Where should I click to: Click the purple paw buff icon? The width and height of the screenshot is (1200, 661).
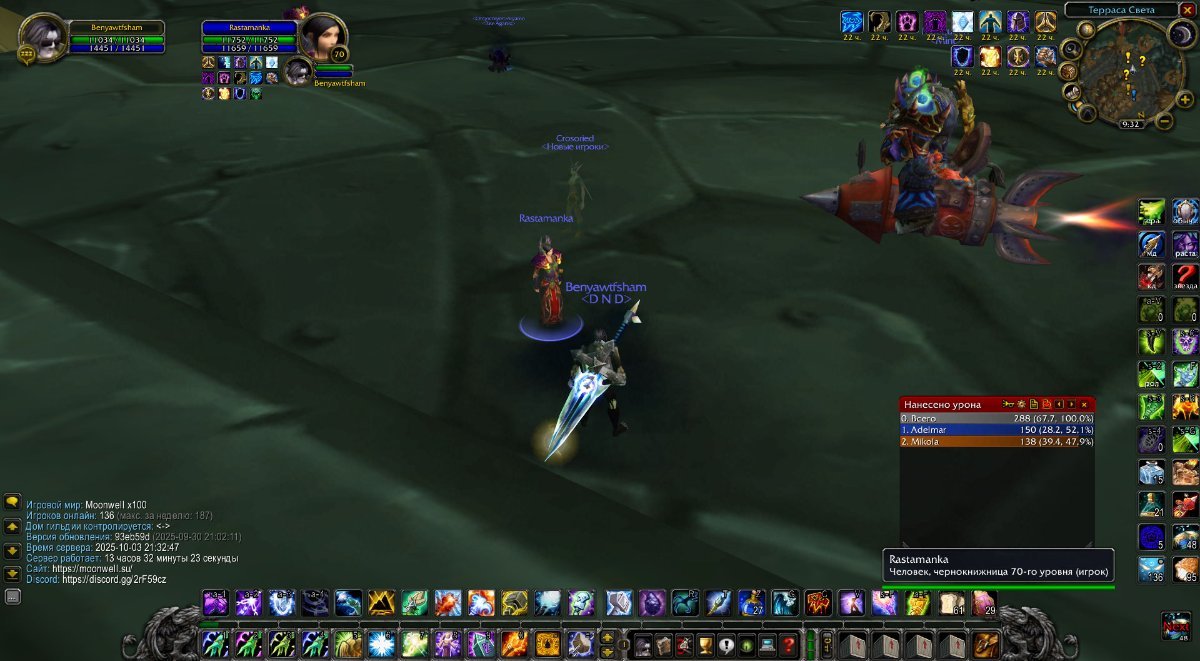907,22
